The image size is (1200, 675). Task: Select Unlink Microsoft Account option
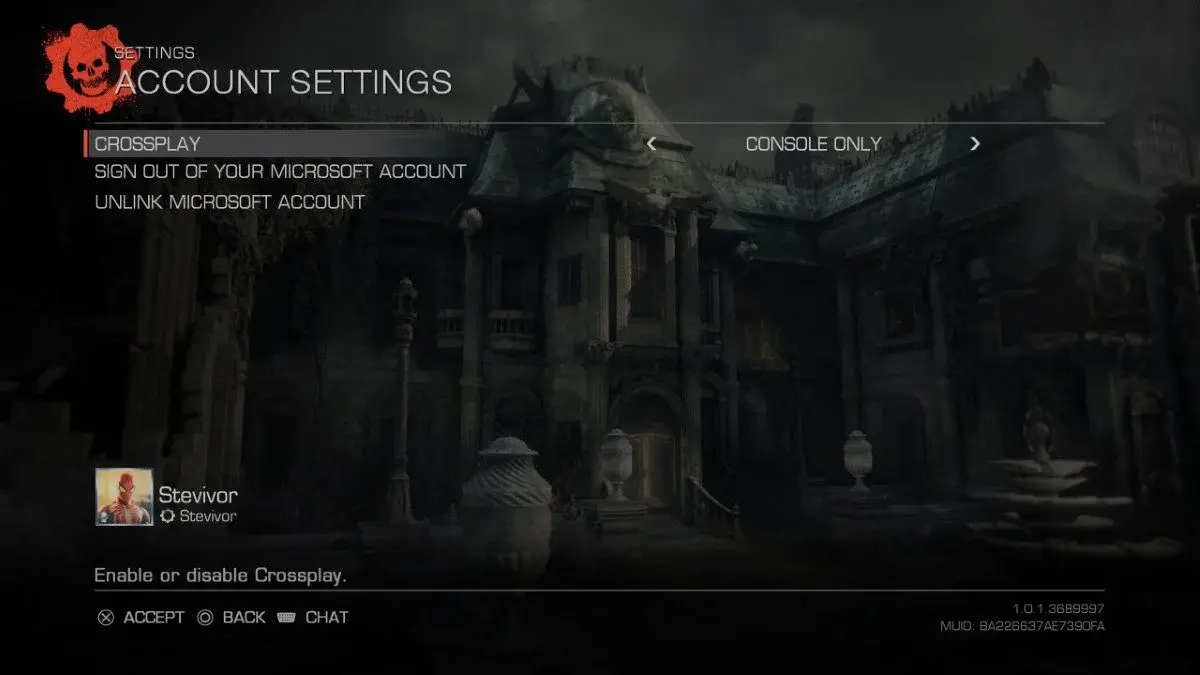coord(229,202)
